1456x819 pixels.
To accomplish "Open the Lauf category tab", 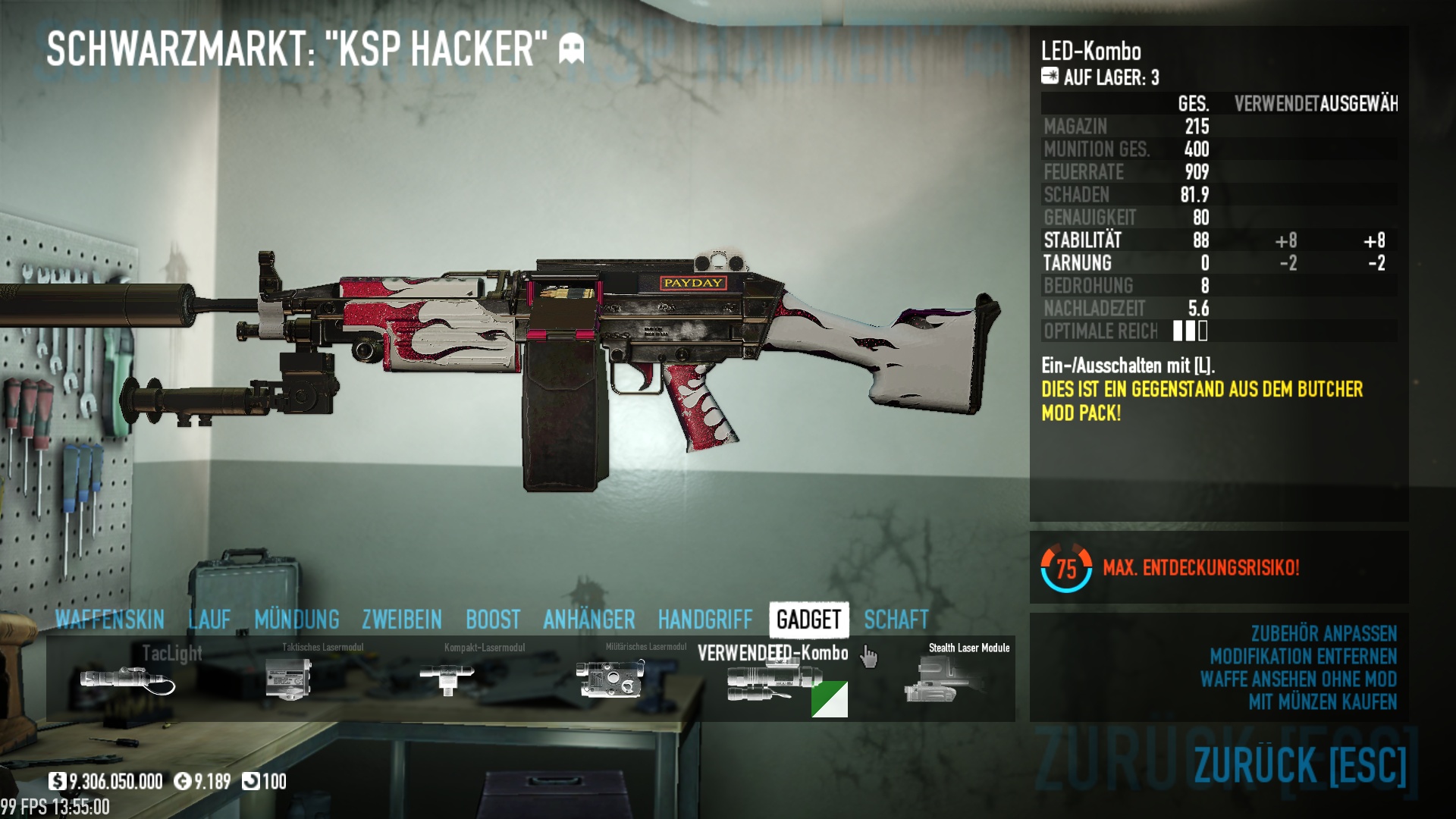I will click(209, 620).
